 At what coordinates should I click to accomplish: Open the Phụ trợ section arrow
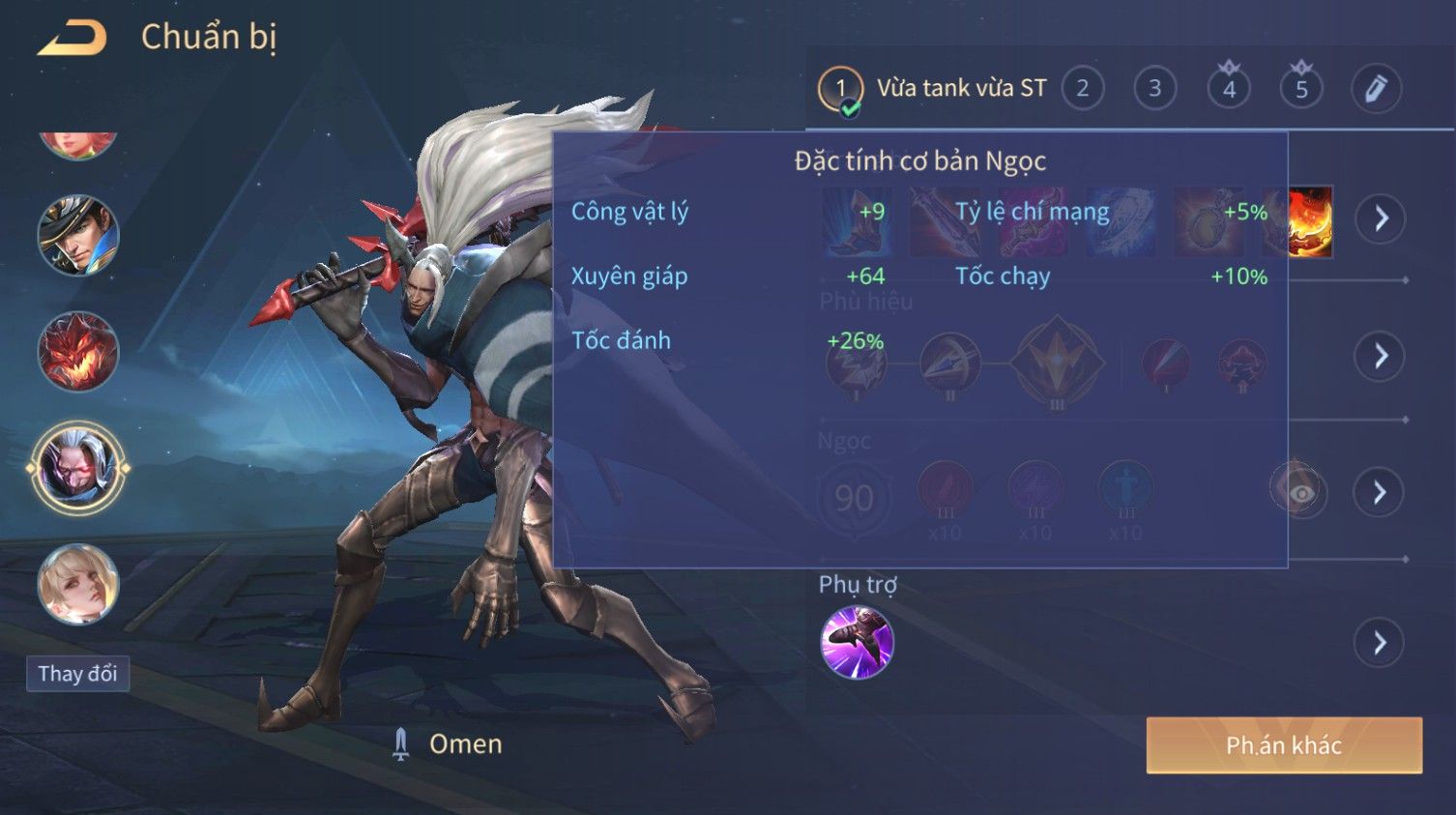click(x=1380, y=643)
